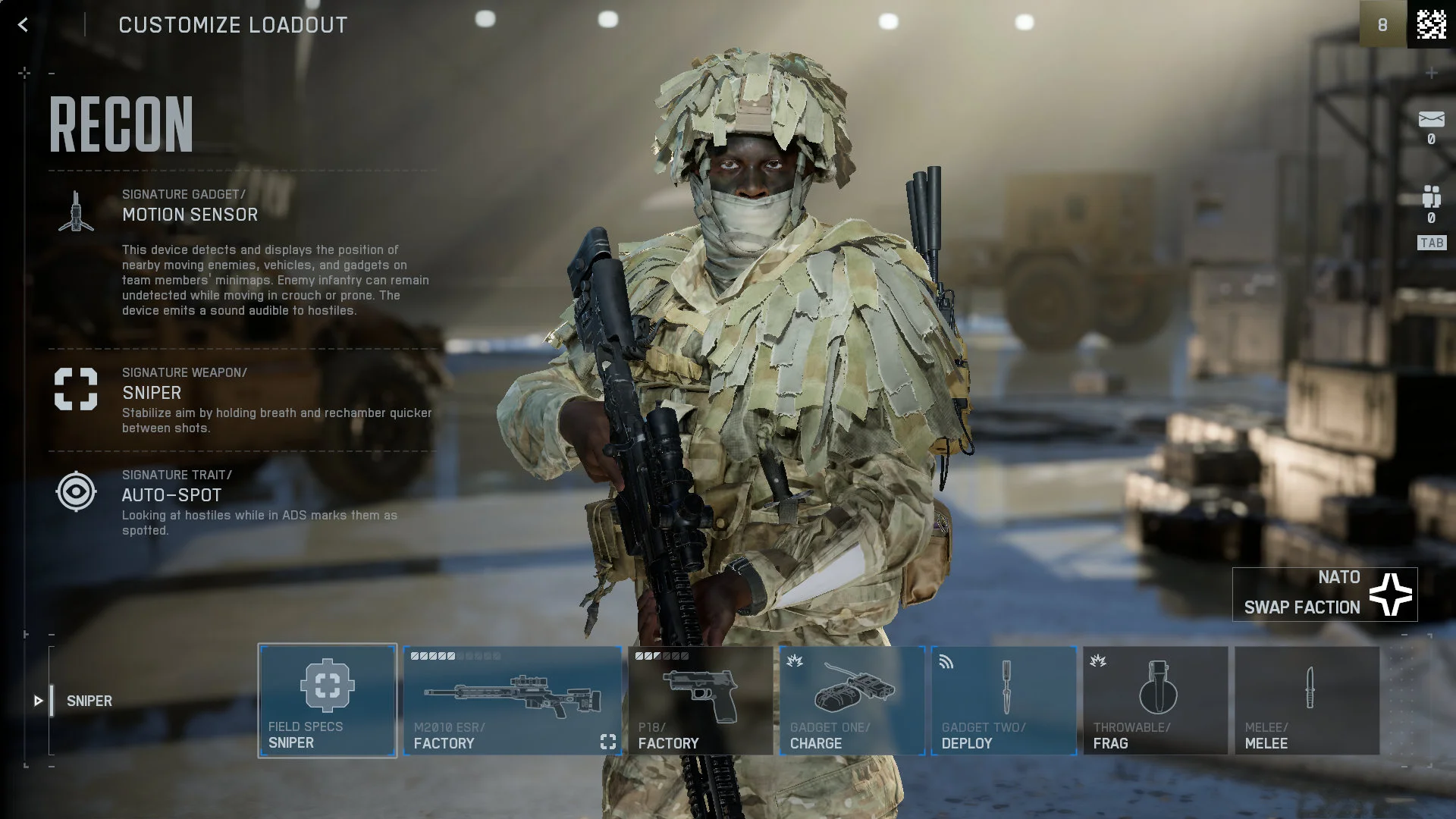1456x819 pixels.
Task: Select Gadget Two Deploy slot
Action: point(1003,701)
